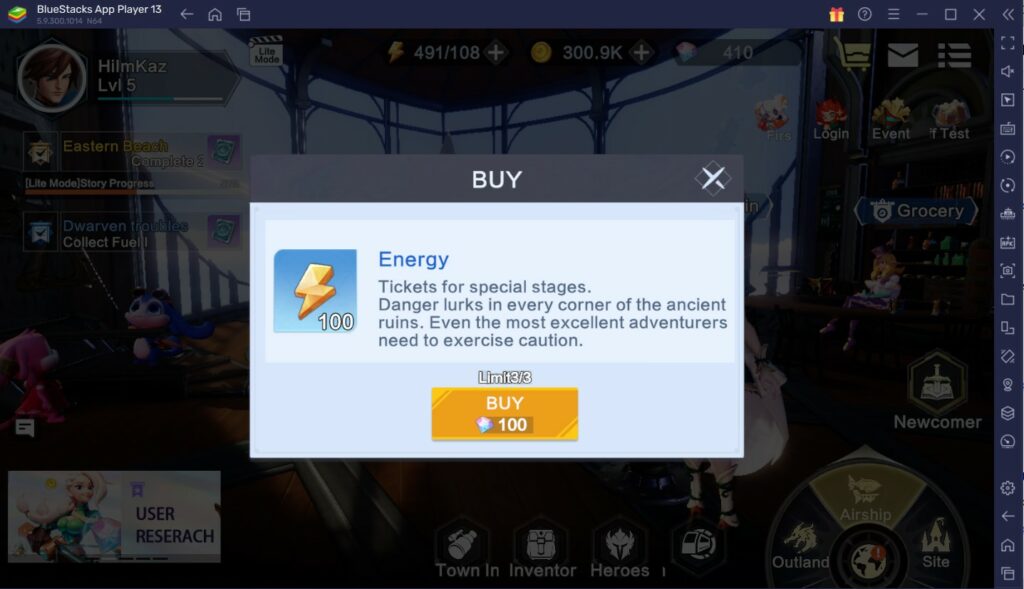This screenshot has height=589, width=1024.
Task: Open the Grocery shop
Action: [x=915, y=211]
